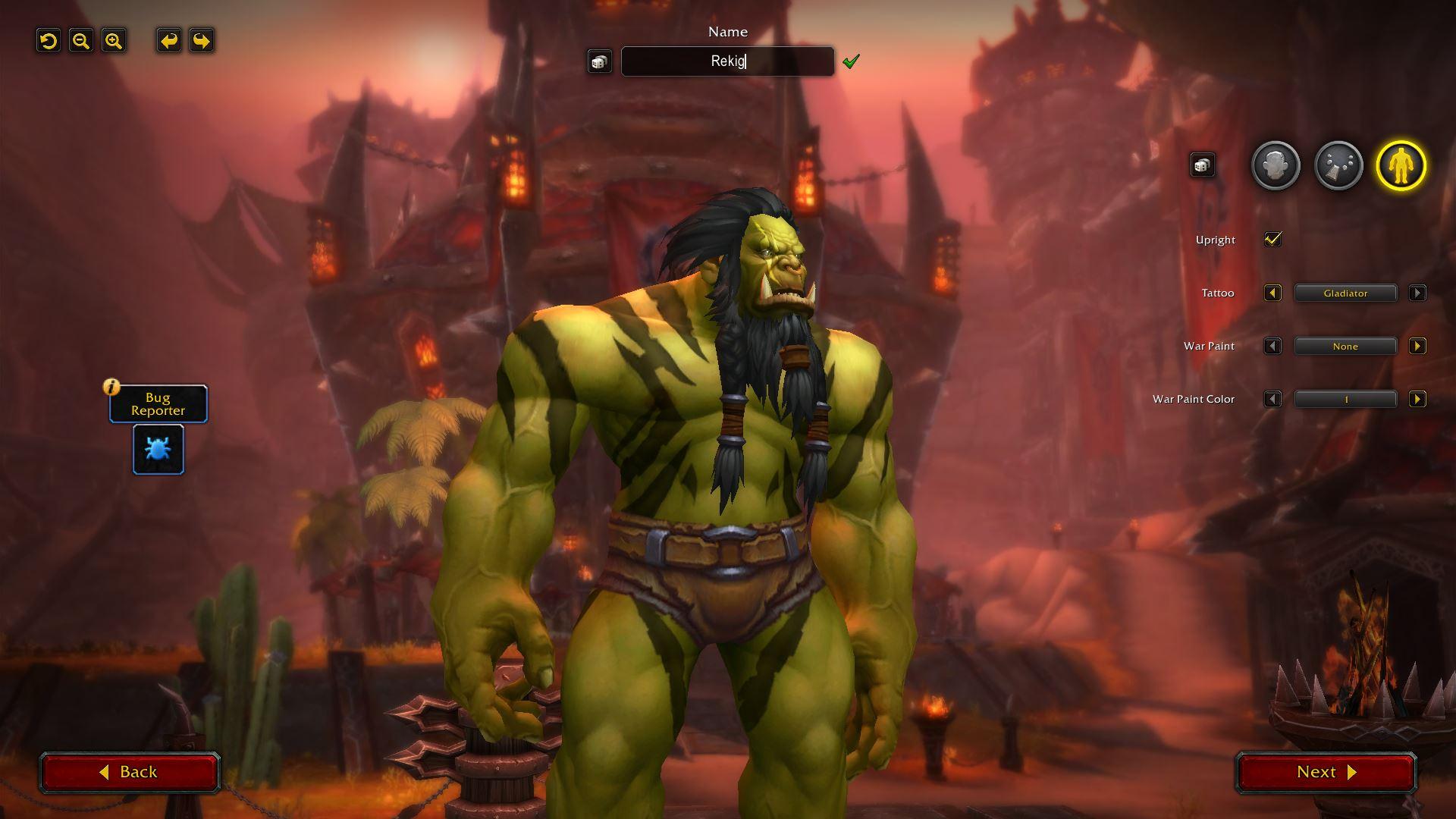Screen dimensions: 1456x819
Task: Open the jewelry accessories tab
Action: click(1338, 165)
